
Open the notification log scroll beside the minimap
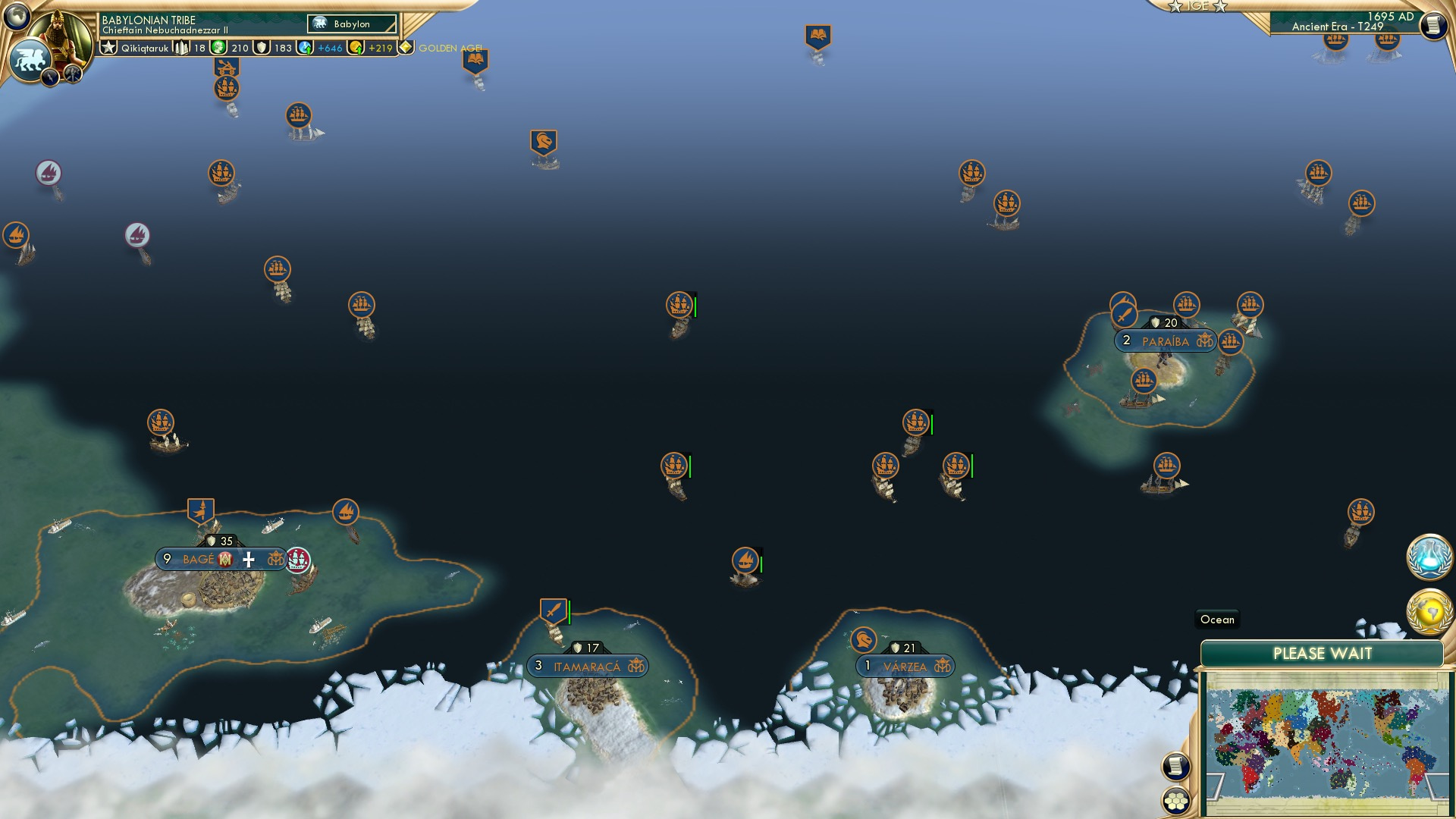coord(1175,766)
